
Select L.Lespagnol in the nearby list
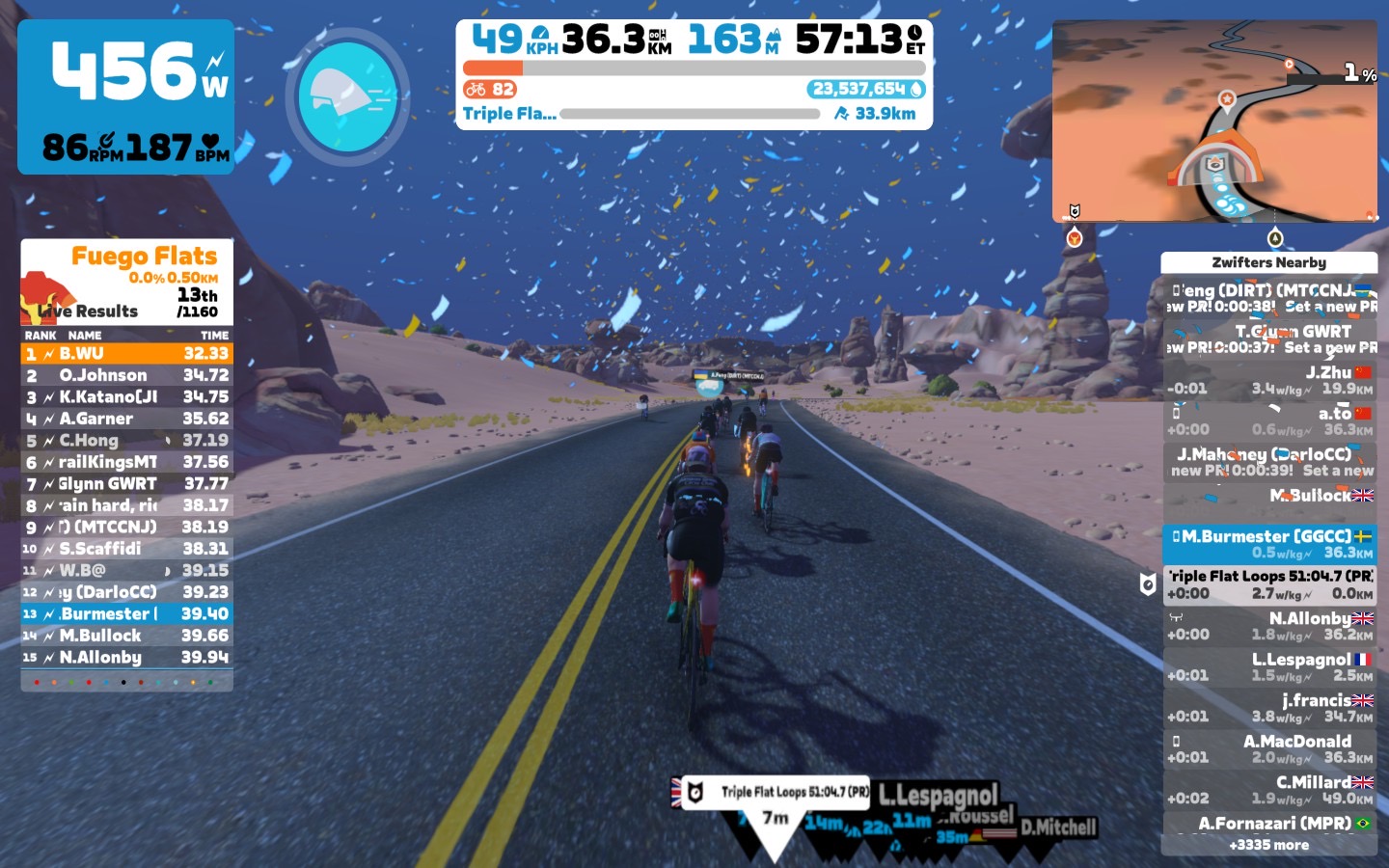click(x=1269, y=667)
